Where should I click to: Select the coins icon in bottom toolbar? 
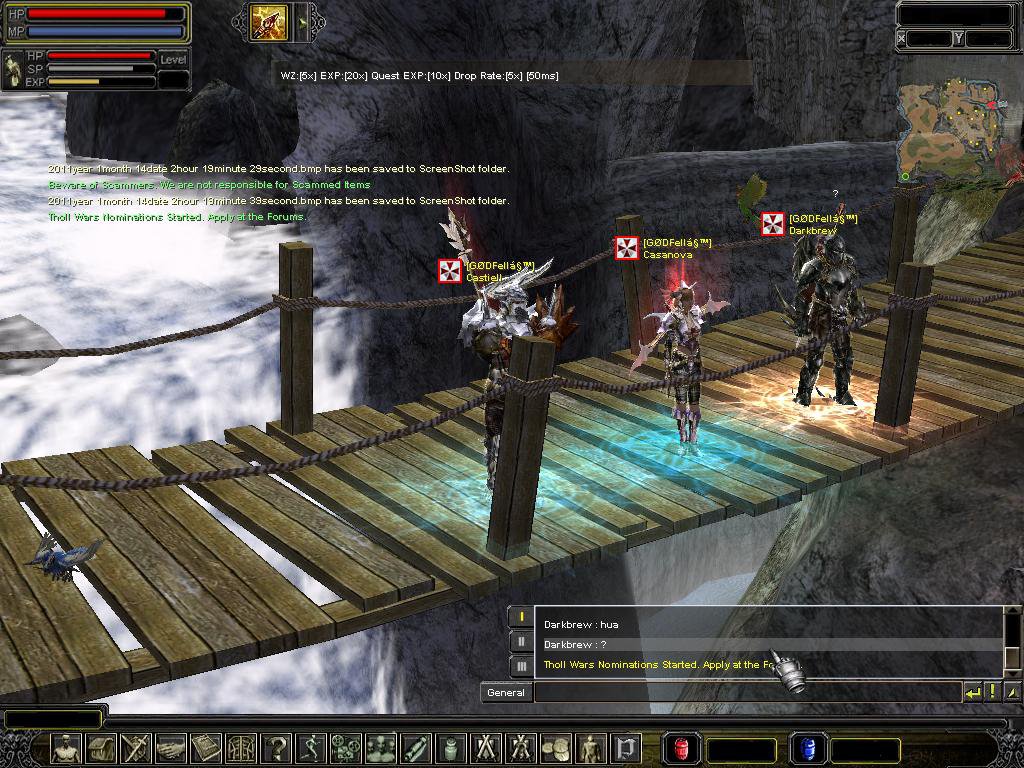pos(554,748)
